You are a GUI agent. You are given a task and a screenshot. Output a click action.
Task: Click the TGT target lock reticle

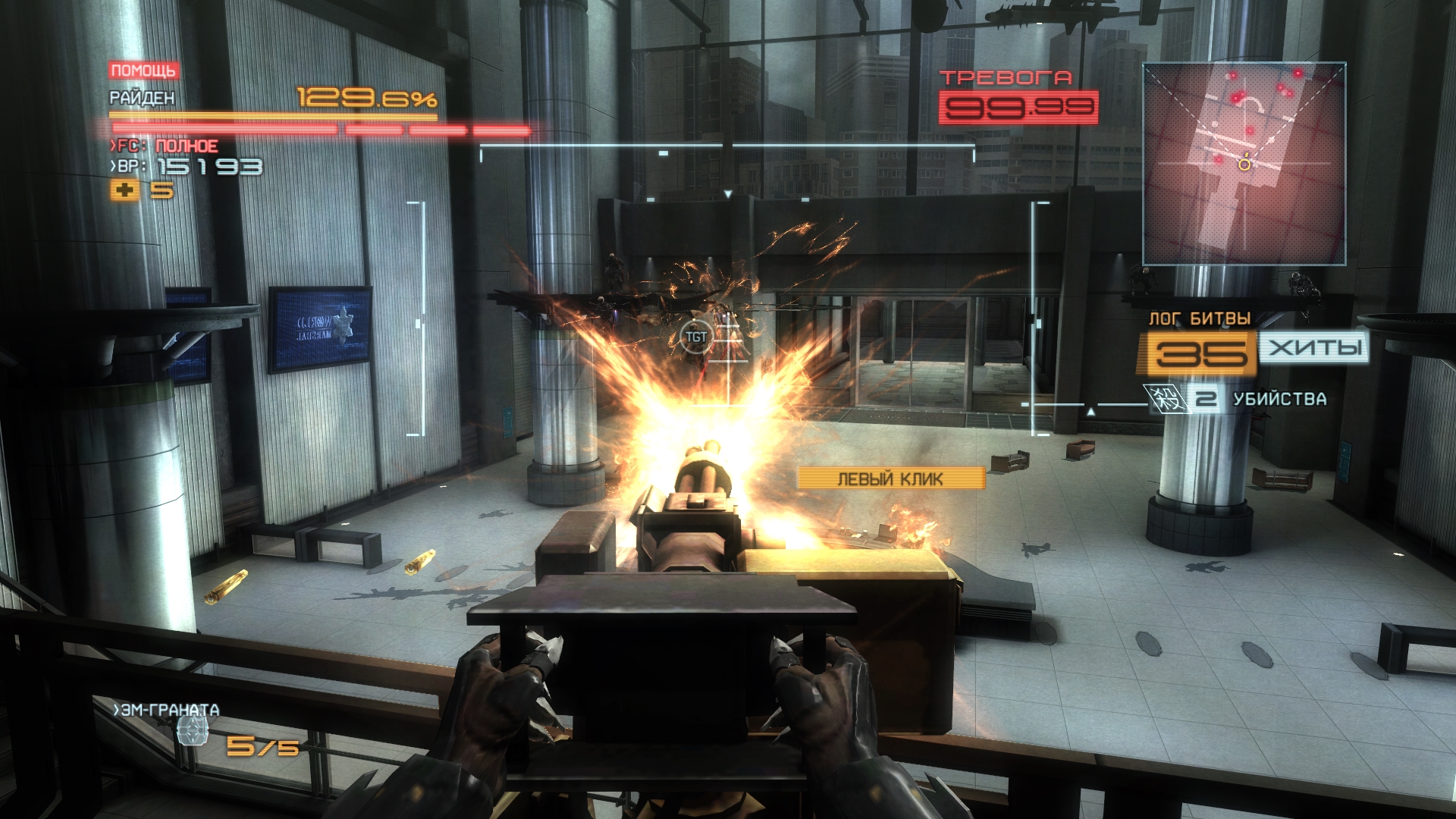click(x=695, y=337)
